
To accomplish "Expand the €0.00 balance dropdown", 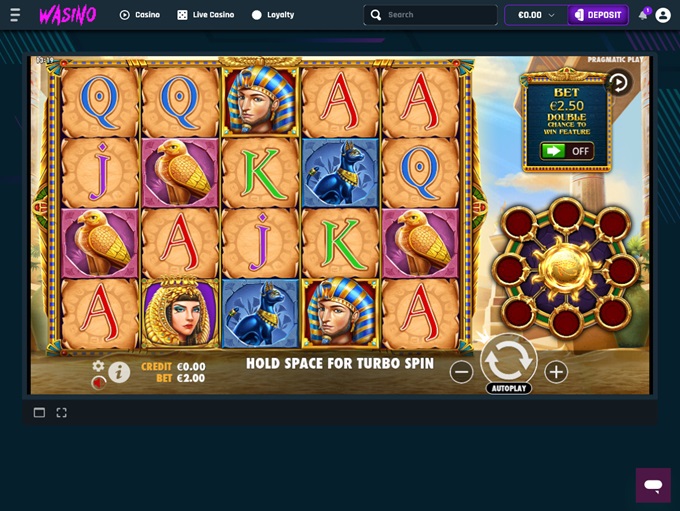I will [x=536, y=15].
